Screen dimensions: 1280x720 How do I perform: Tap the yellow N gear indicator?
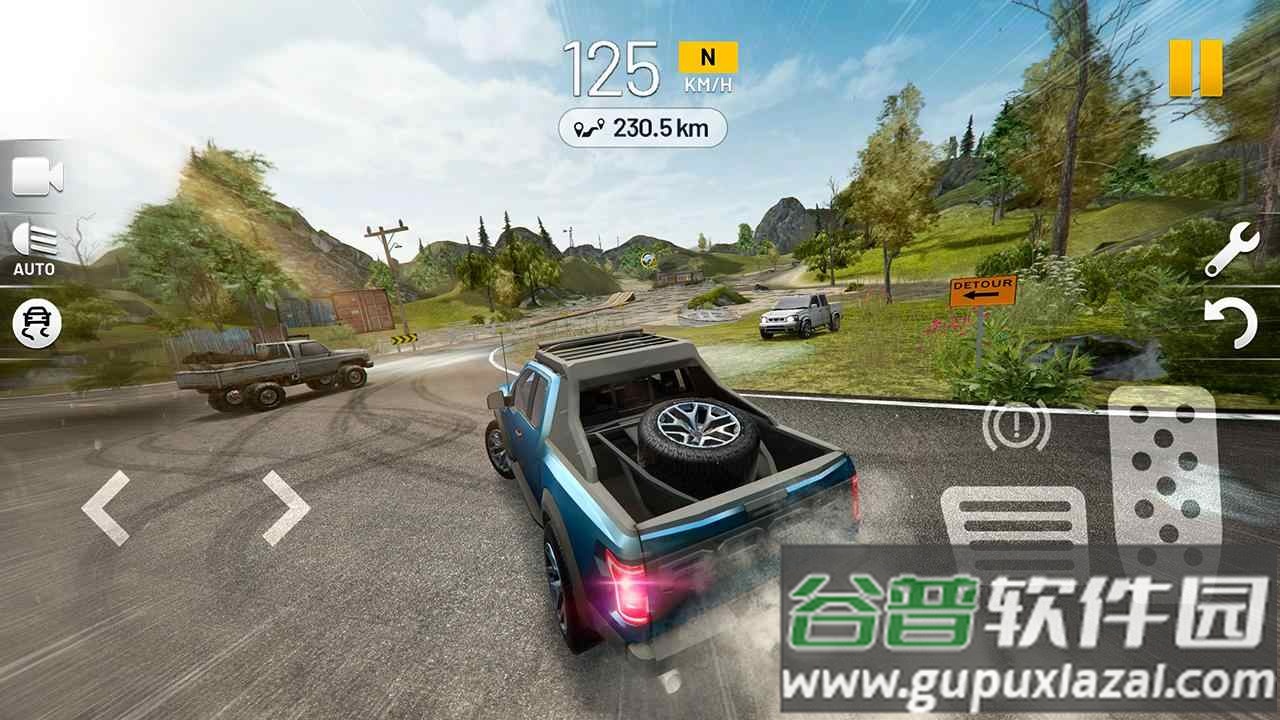pyautogui.click(x=707, y=57)
